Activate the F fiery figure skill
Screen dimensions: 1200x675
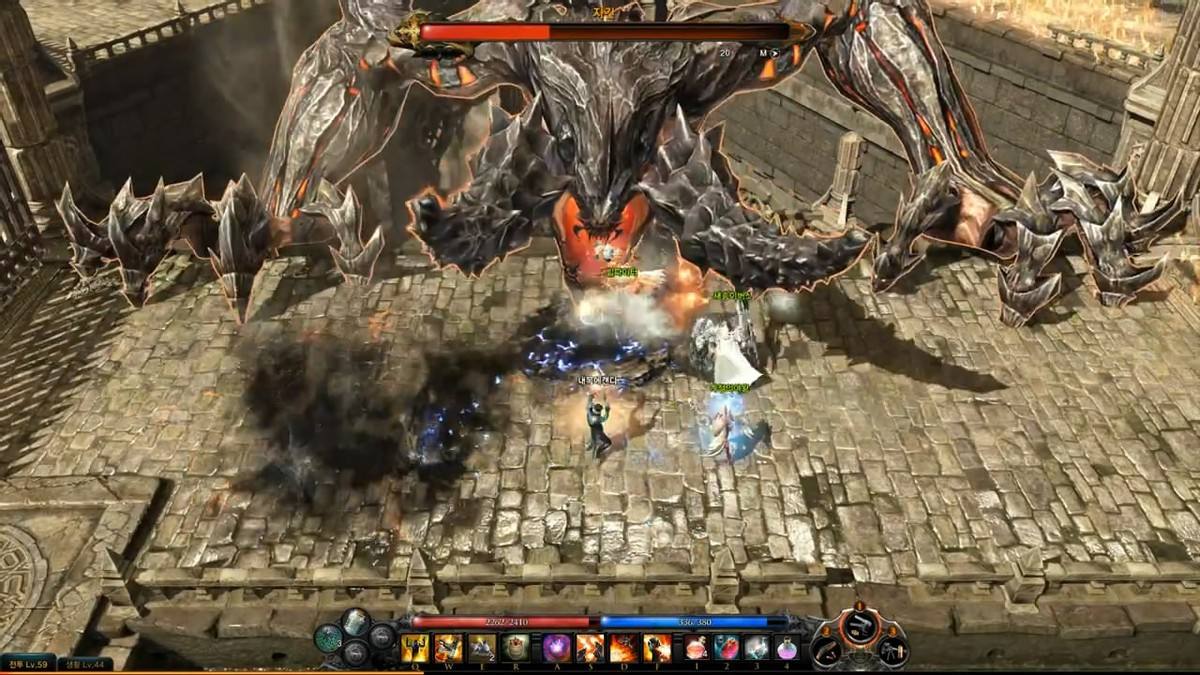click(658, 648)
